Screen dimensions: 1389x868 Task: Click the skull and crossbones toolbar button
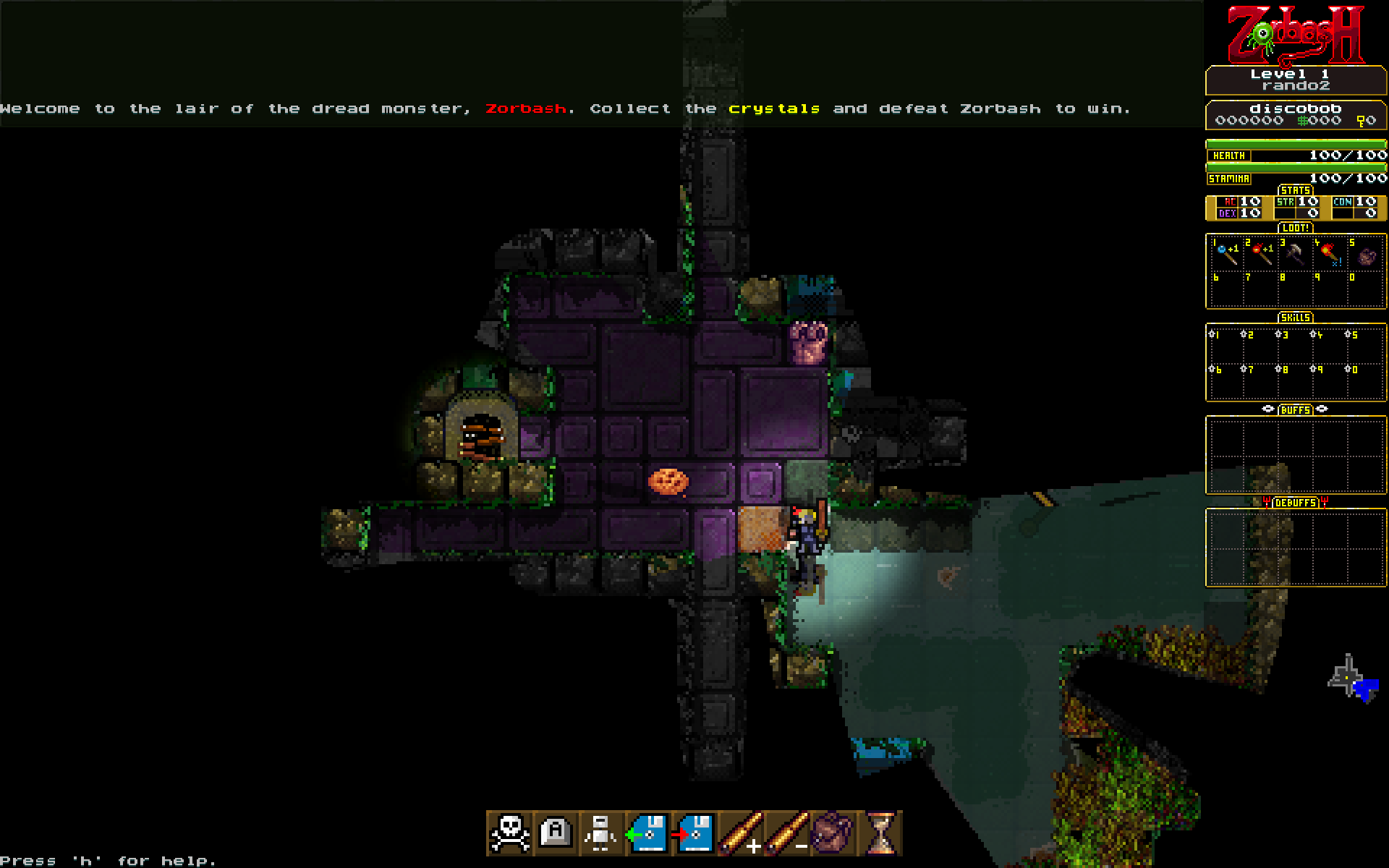pyautogui.click(x=510, y=833)
